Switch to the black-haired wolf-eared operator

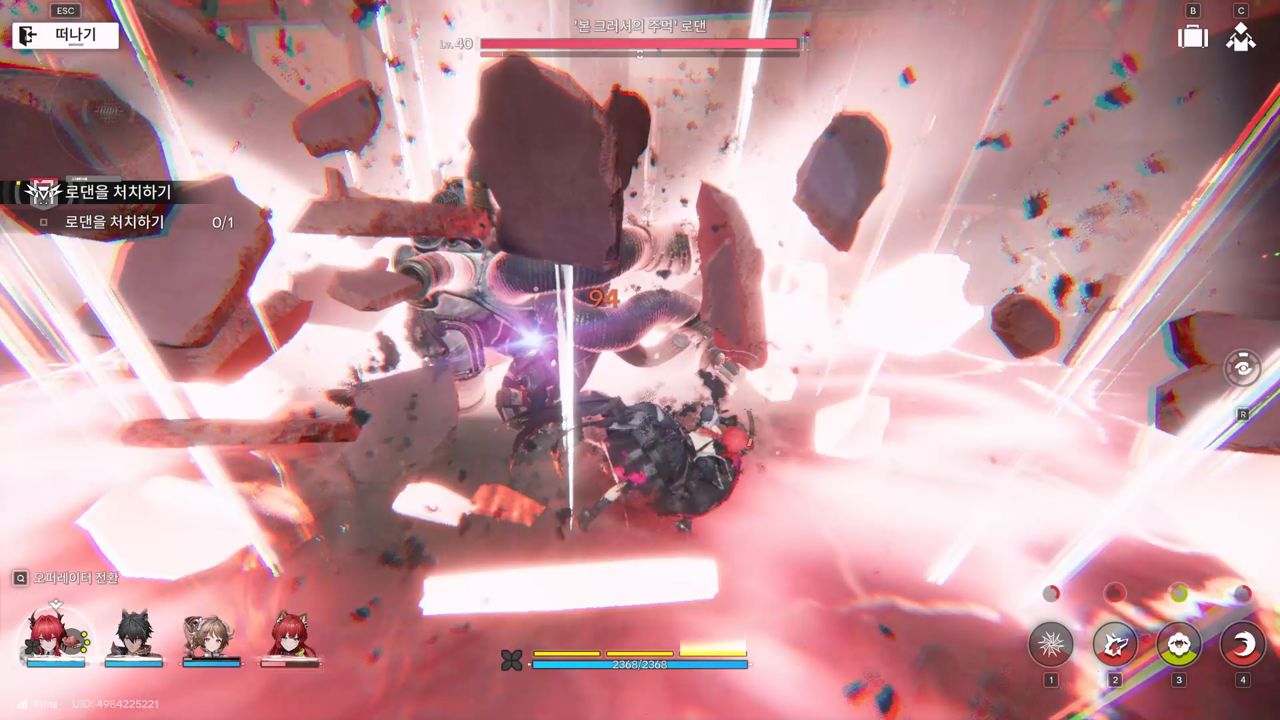(x=133, y=634)
